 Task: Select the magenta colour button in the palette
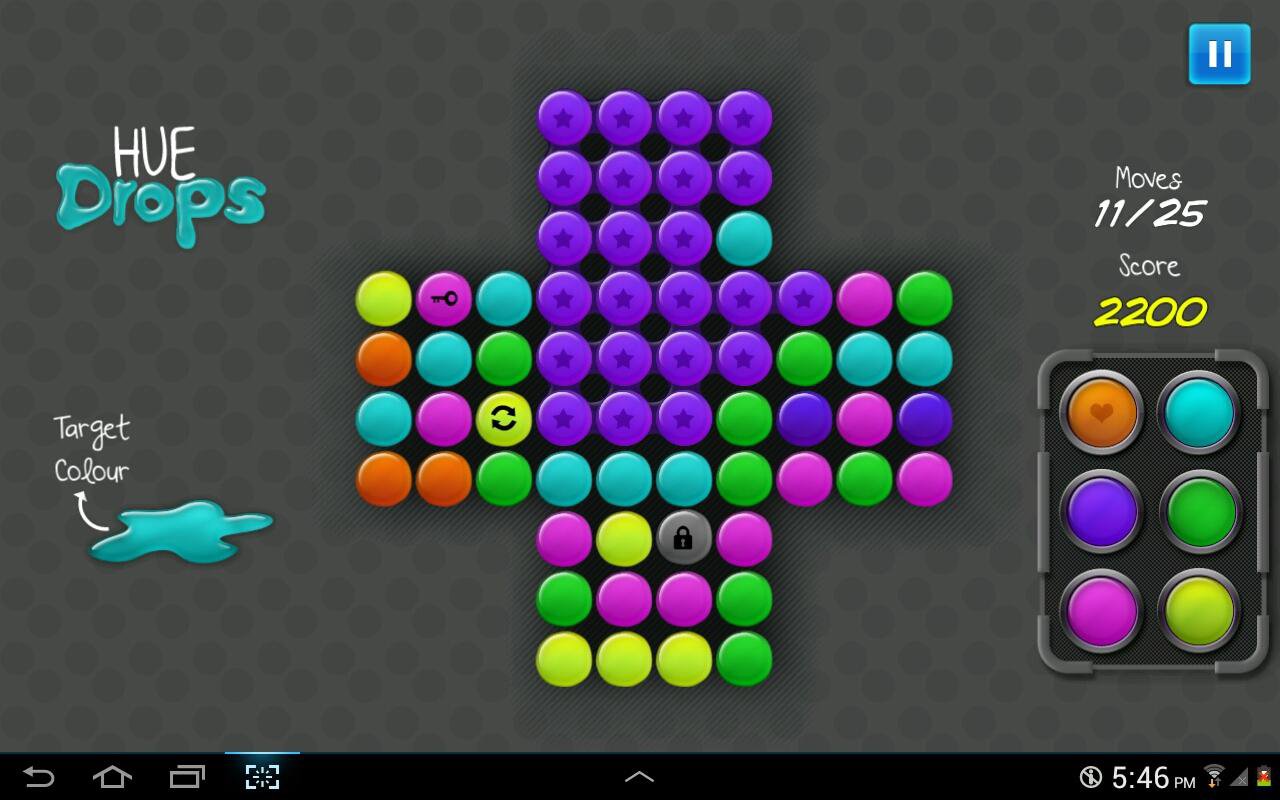click(x=1102, y=609)
